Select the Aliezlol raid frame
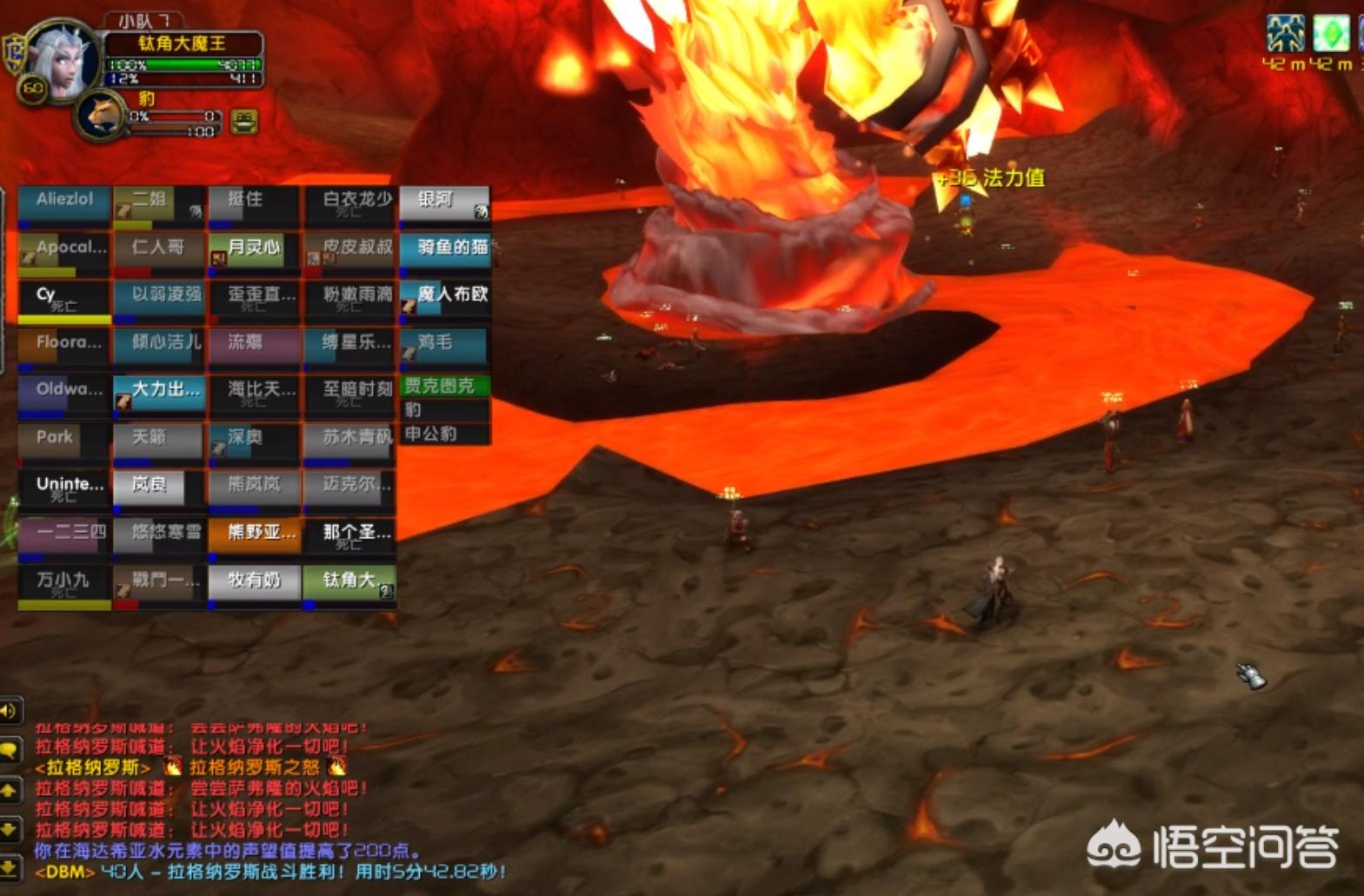This screenshot has height=896, width=1364. (x=64, y=203)
